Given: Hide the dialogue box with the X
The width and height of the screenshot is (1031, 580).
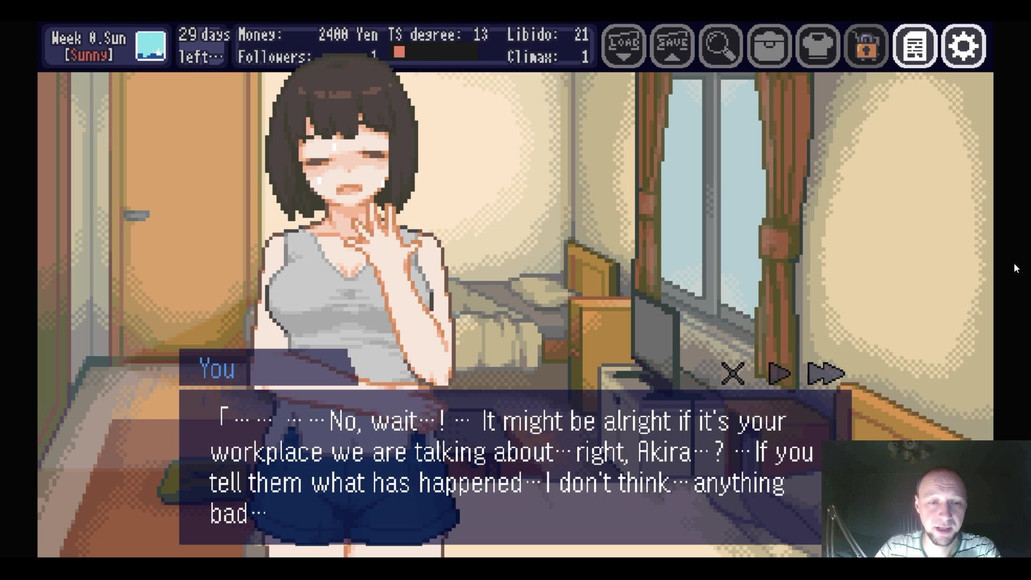Looking at the screenshot, I should [x=733, y=374].
